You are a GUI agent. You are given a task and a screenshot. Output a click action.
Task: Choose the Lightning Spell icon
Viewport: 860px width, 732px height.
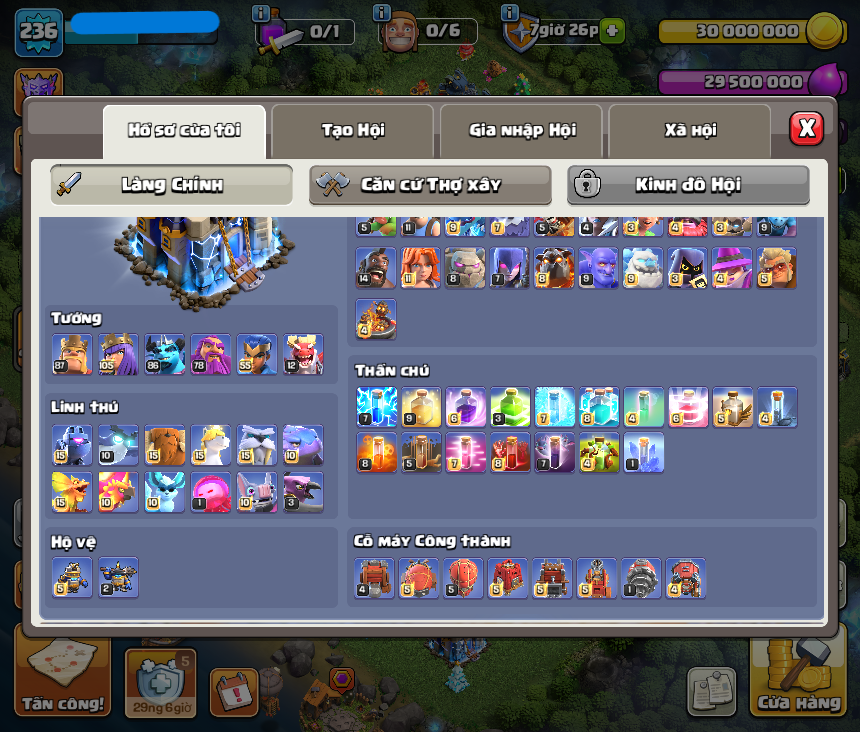[x=376, y=407]
